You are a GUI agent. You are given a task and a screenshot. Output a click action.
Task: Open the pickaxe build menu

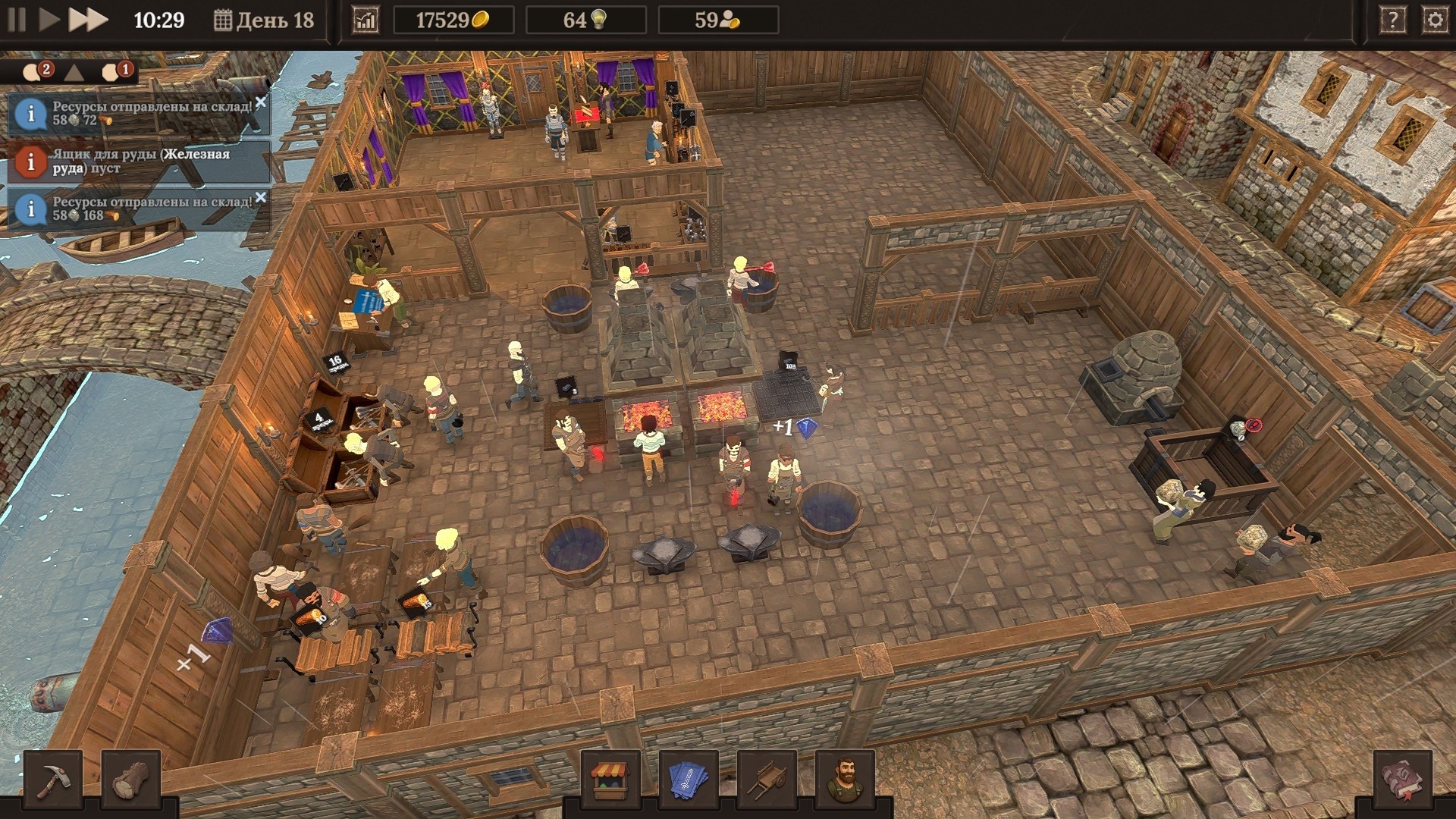[53, 780]
